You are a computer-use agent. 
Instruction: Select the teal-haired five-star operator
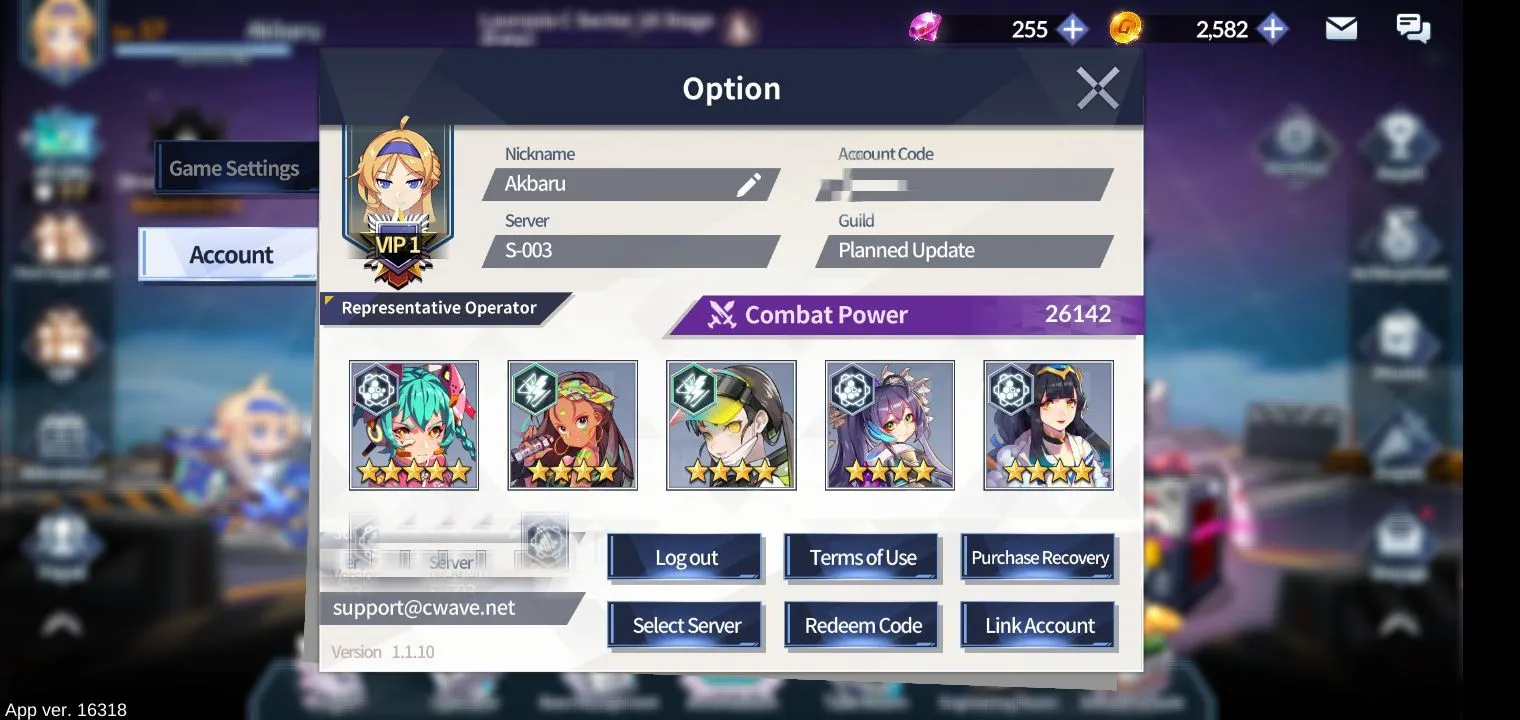414,425
